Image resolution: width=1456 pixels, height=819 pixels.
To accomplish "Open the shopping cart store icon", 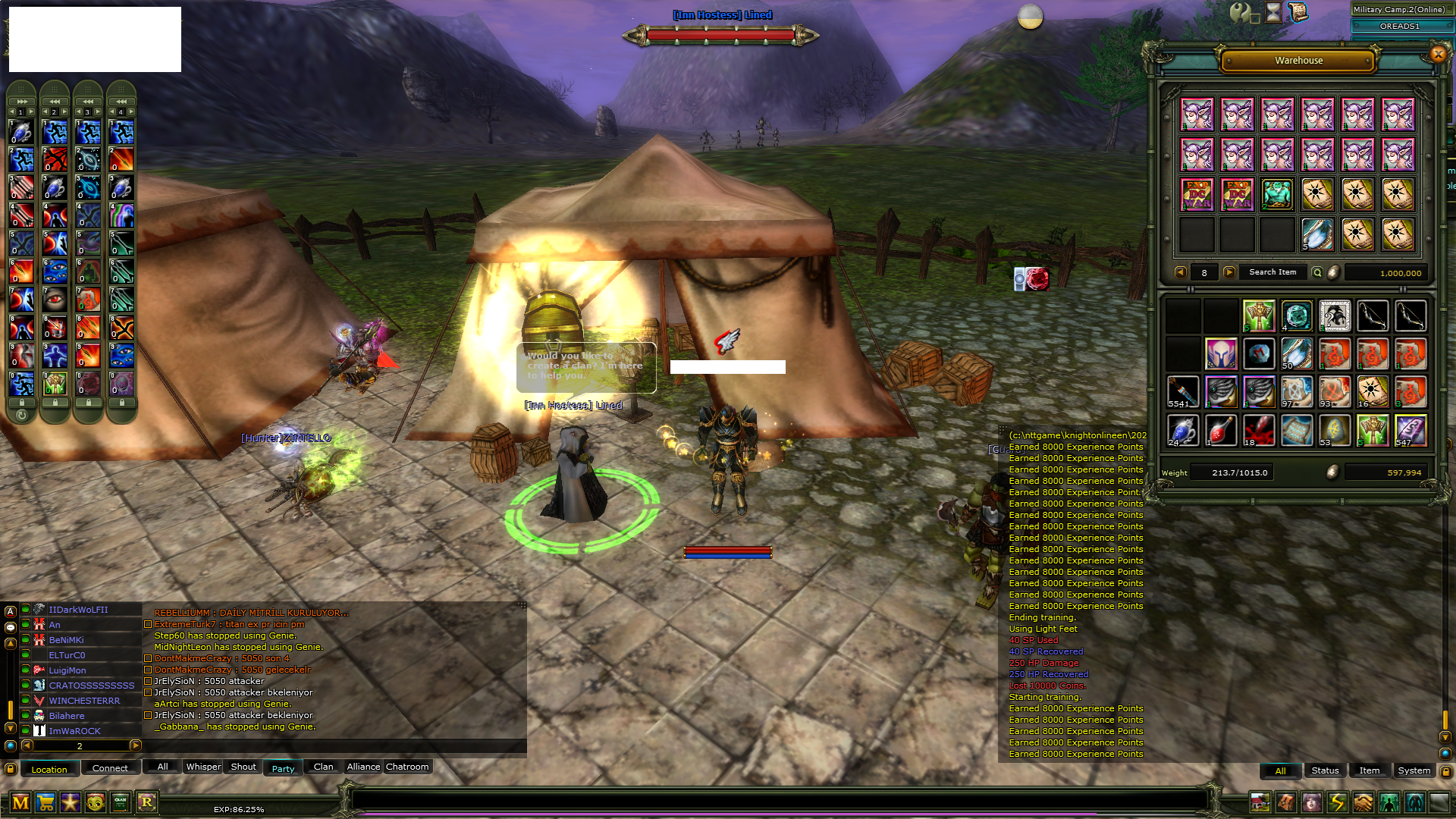I will [x=45, y=802].
